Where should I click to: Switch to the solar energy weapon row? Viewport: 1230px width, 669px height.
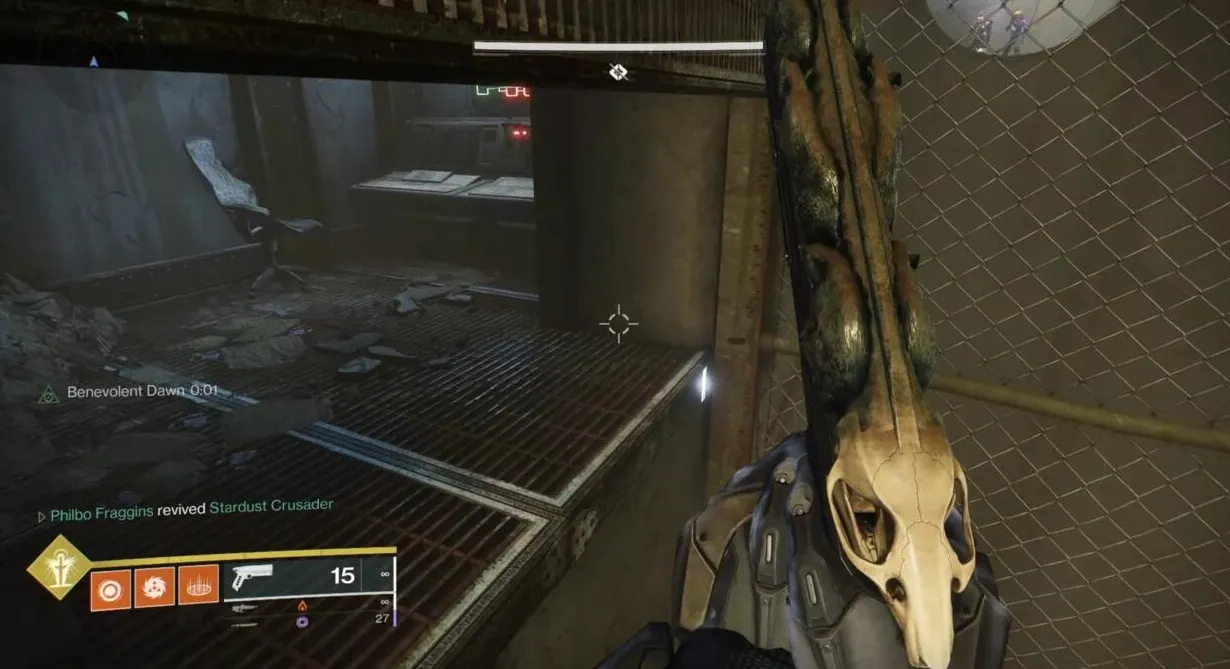click(310, 605)
